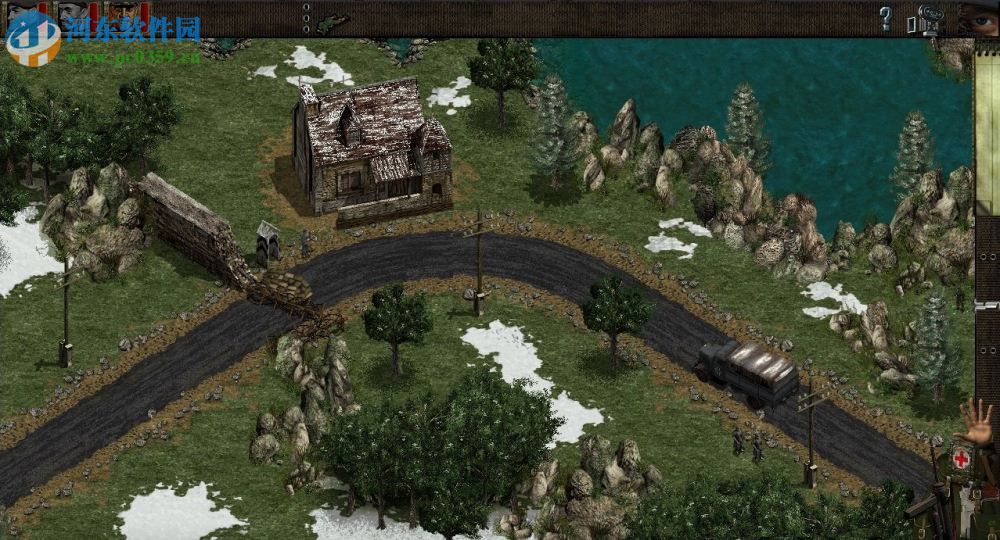Click the enemy eye vision icon
1000x540 pixels.
(978, 18)
